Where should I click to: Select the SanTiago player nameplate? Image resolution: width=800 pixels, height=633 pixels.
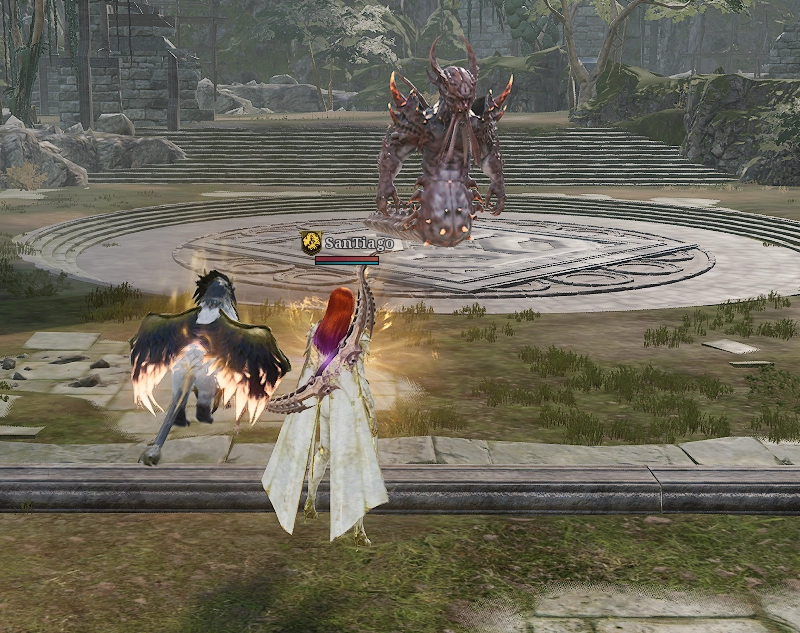click(354, 243)
